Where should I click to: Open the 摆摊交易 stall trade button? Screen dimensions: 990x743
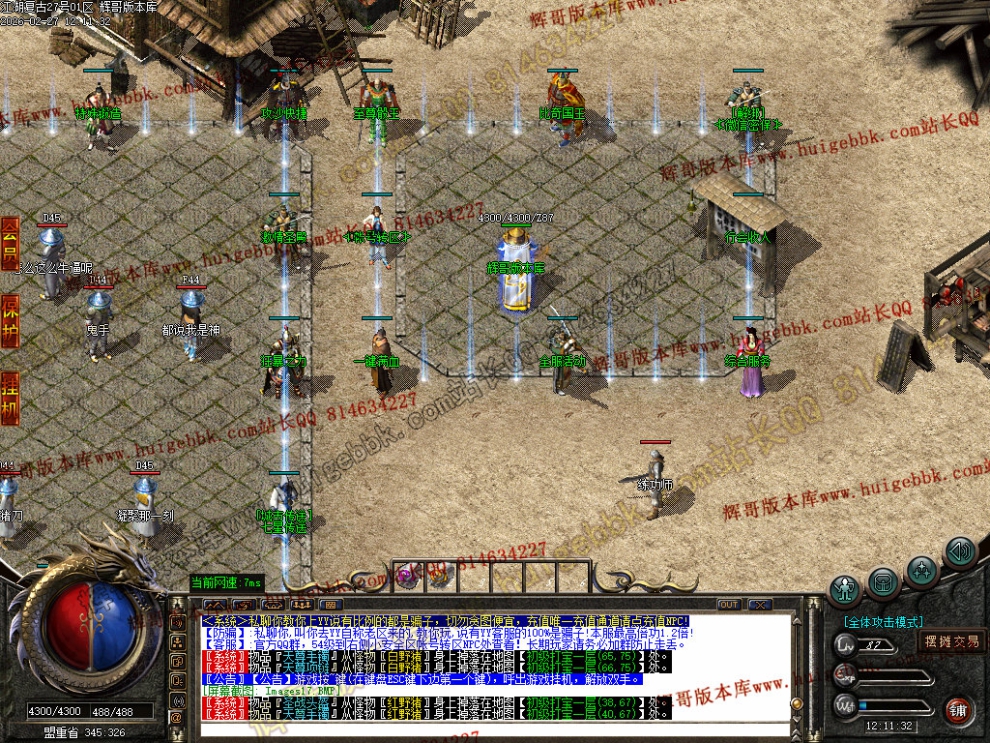pyautogui.click(x=950, y=641)
